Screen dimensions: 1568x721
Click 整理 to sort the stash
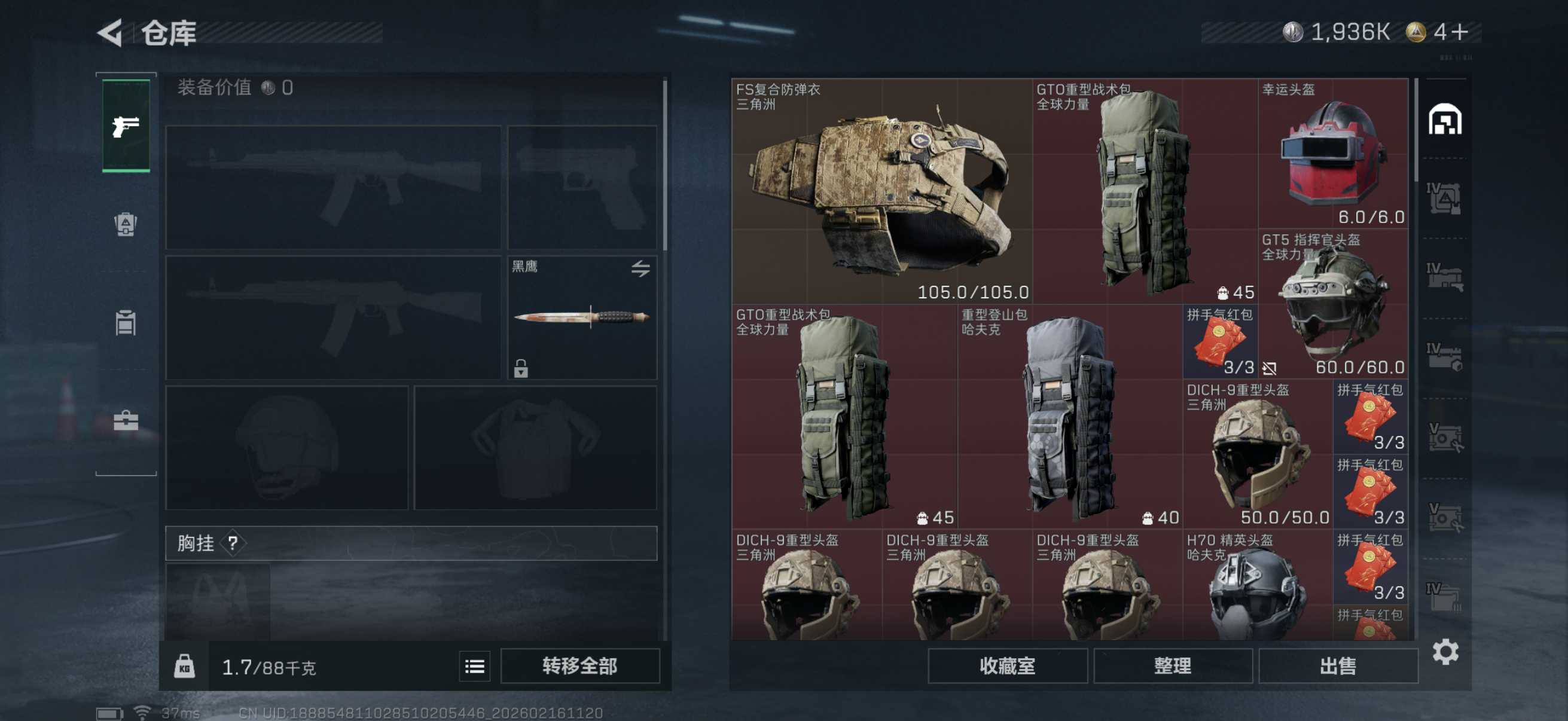tap(1172, 665)
